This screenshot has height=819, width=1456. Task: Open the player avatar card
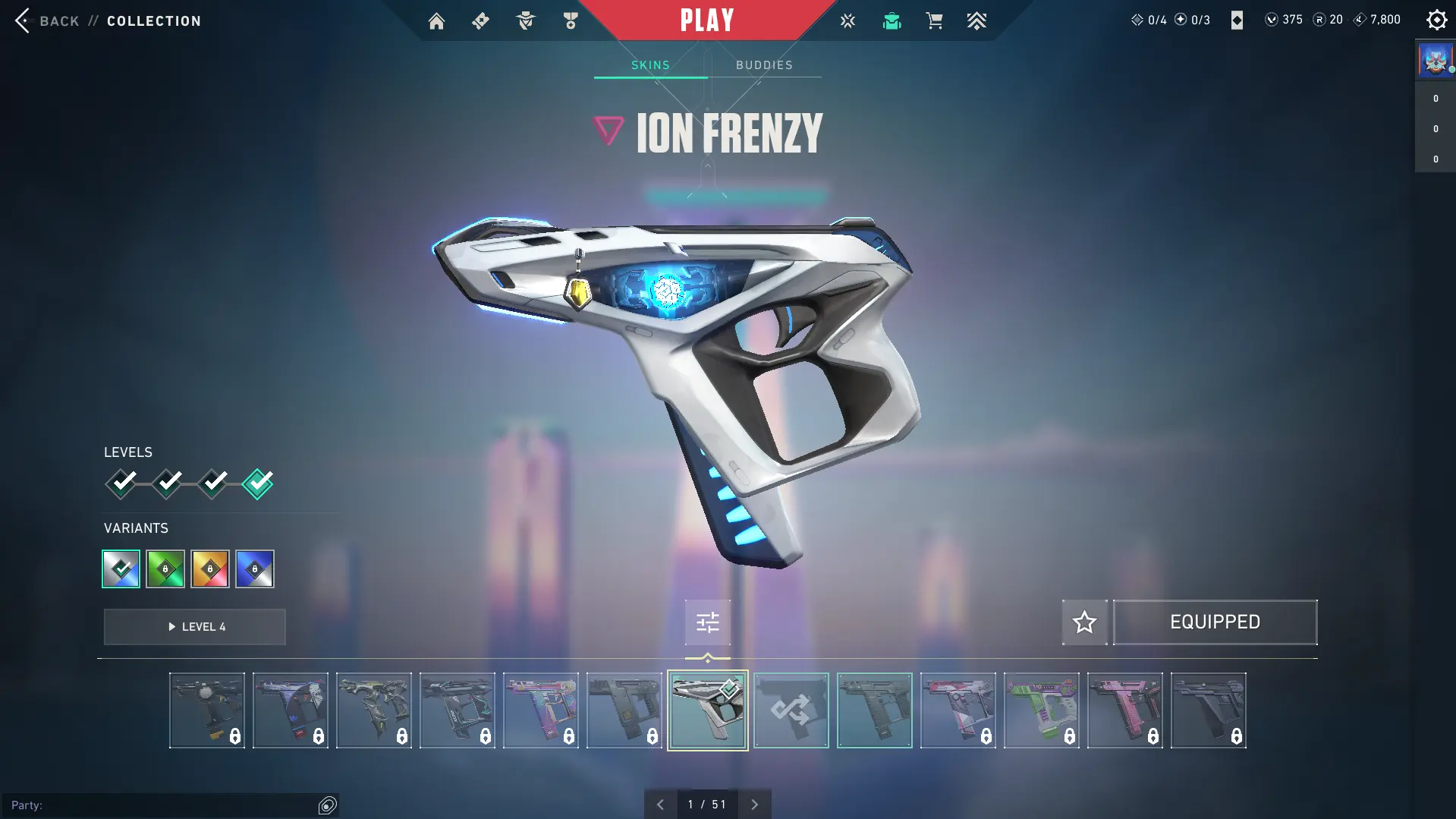1435,60
